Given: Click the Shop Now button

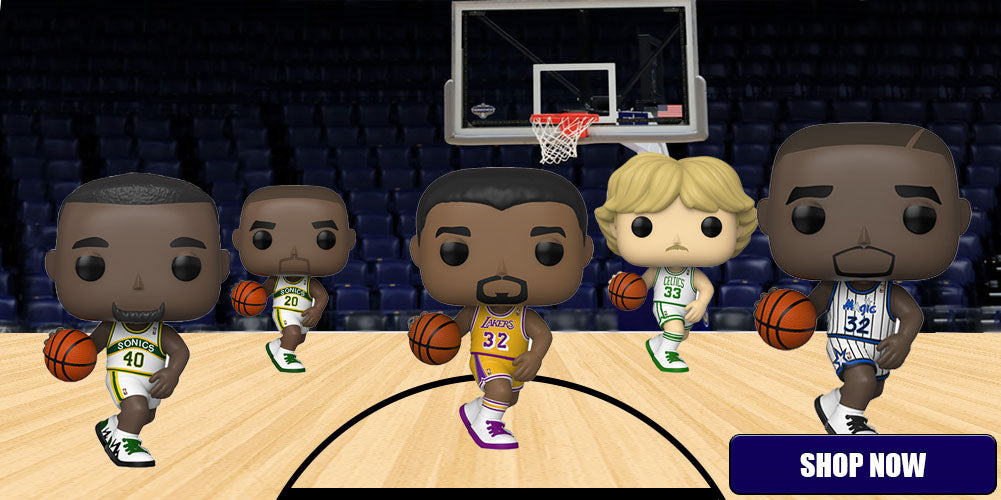Looking at the screenshot, I should tap(862, 464).
